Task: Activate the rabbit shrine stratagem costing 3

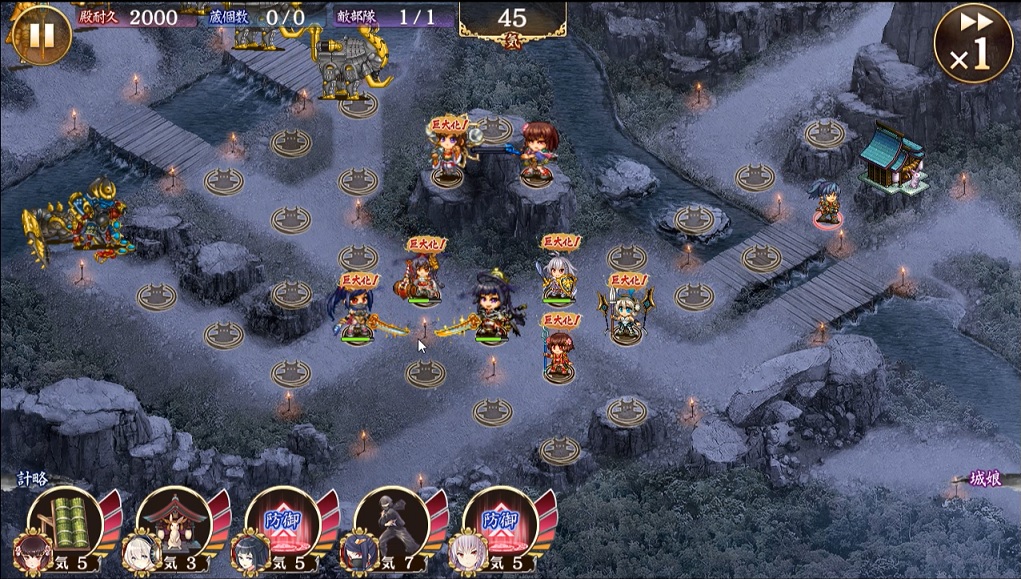Action: 173,527
